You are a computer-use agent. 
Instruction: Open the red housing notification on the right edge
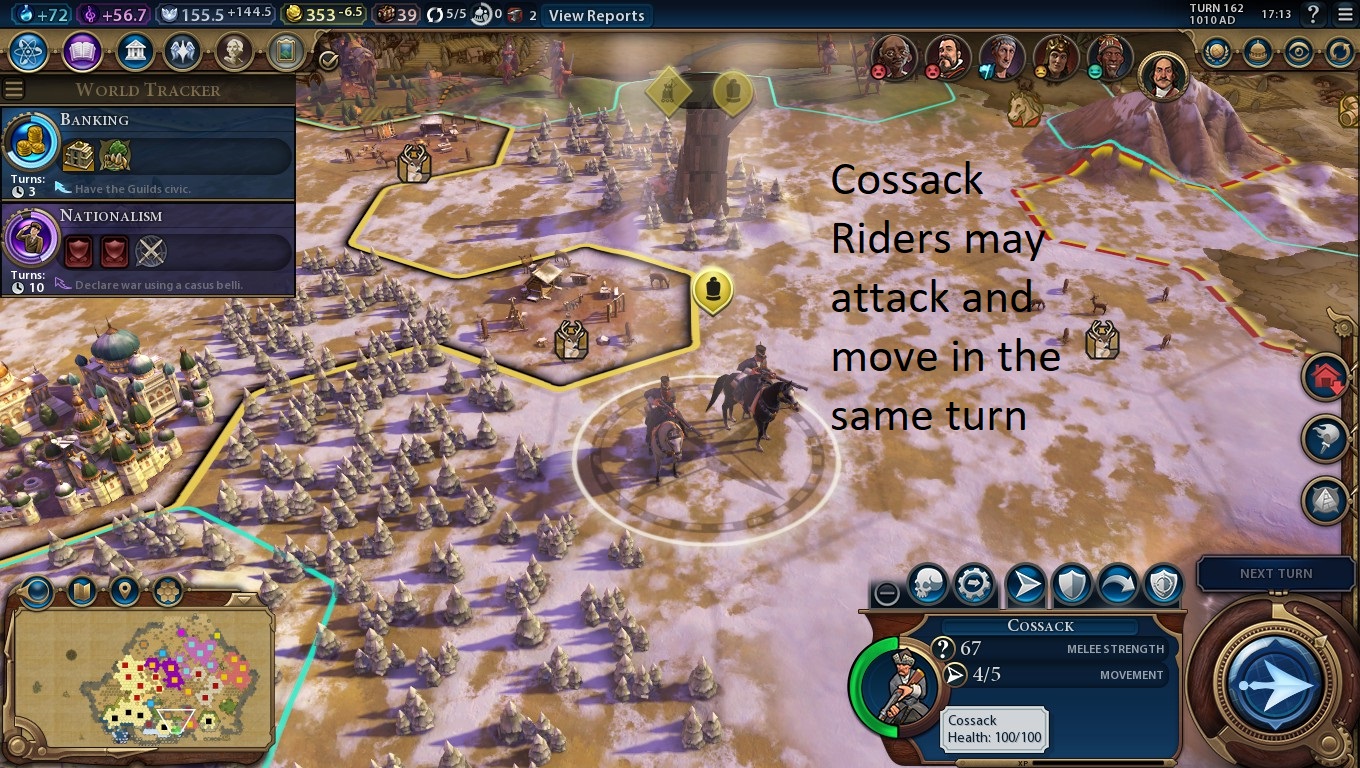click(x=1326, y=379)
